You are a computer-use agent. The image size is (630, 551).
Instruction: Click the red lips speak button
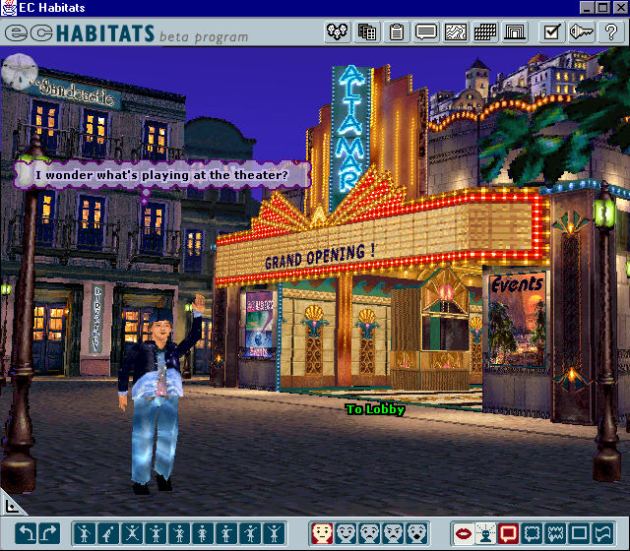pos(463,533)
